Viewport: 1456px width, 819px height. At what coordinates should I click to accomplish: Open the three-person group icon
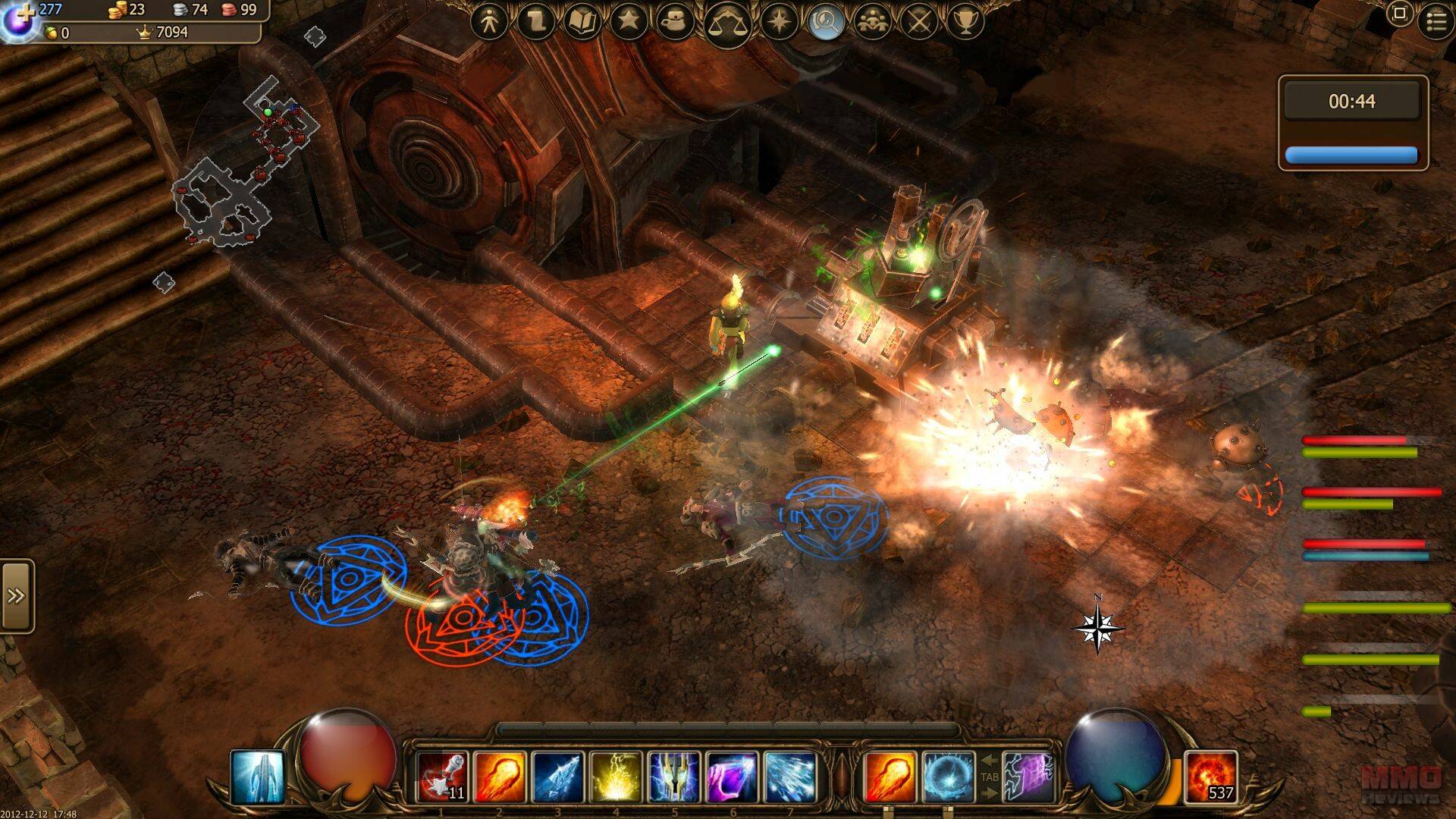click(x=873, y=22)
